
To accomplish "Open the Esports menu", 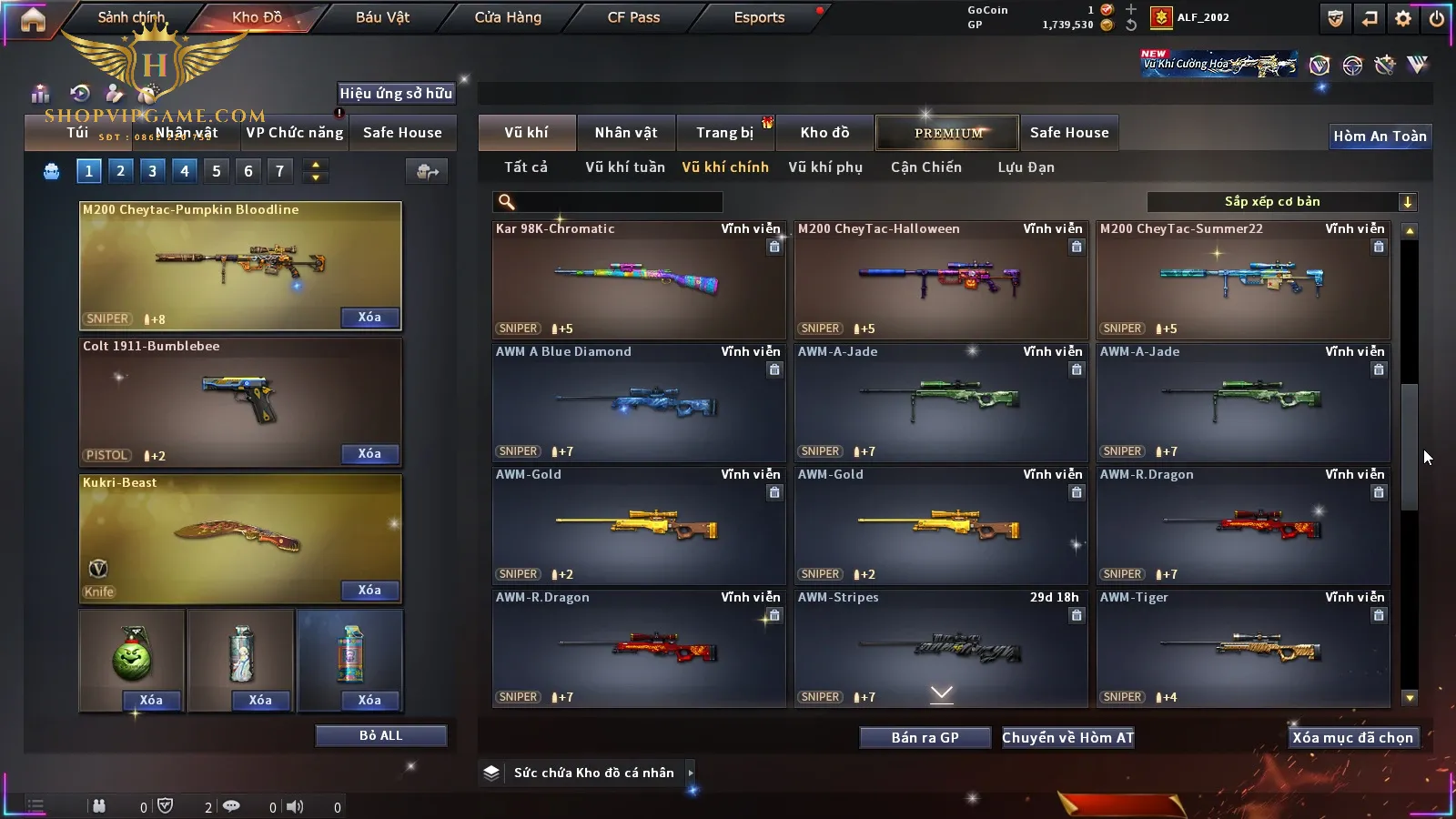I will [x=759, y=17].
